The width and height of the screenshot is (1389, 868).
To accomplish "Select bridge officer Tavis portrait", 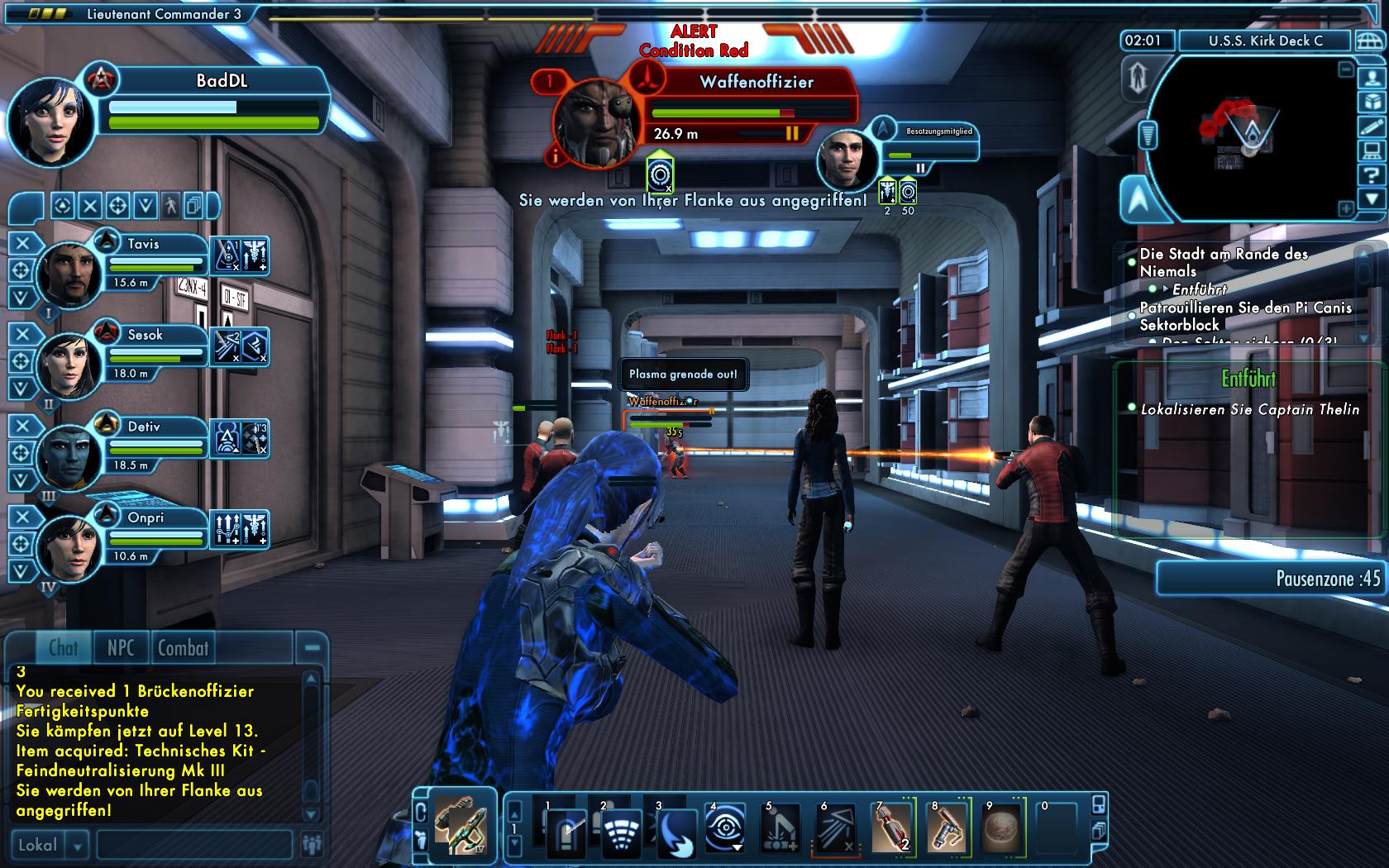I will [x=71, y=272].
